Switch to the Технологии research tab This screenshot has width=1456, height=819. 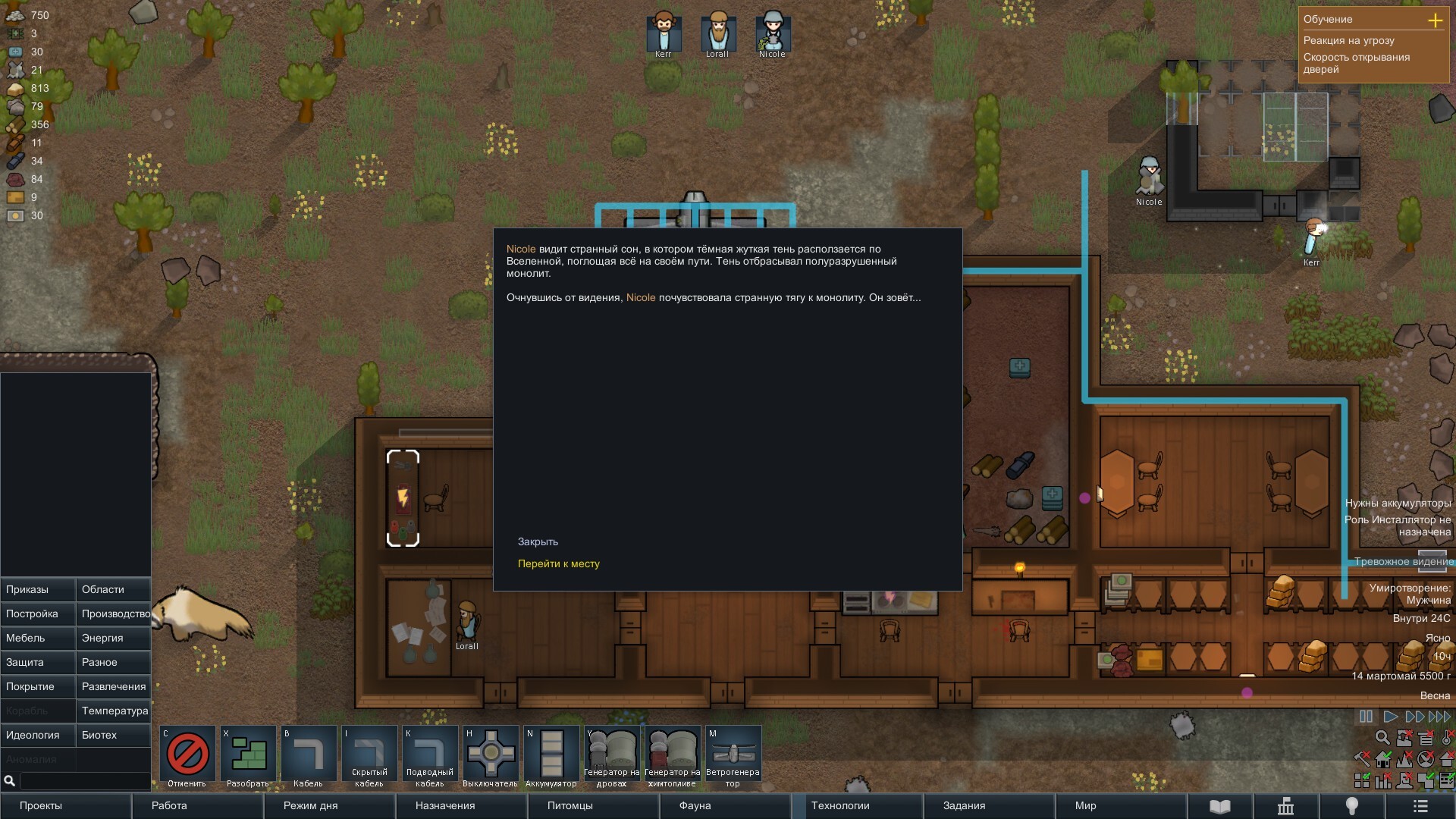click(x=857, y=805)
